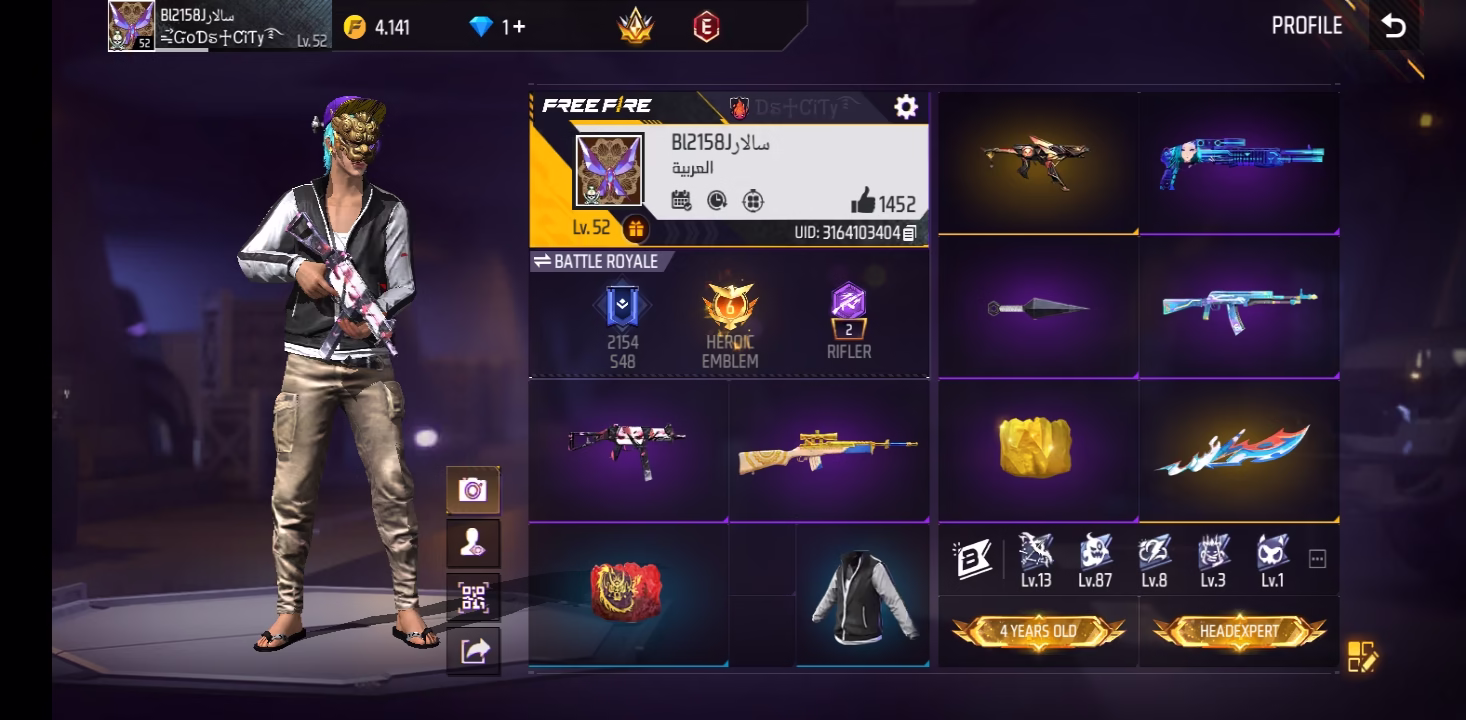Like the profile with the thumbs-up
The width and height of the screenshot is (1466, 720).
tap(863, 202)
